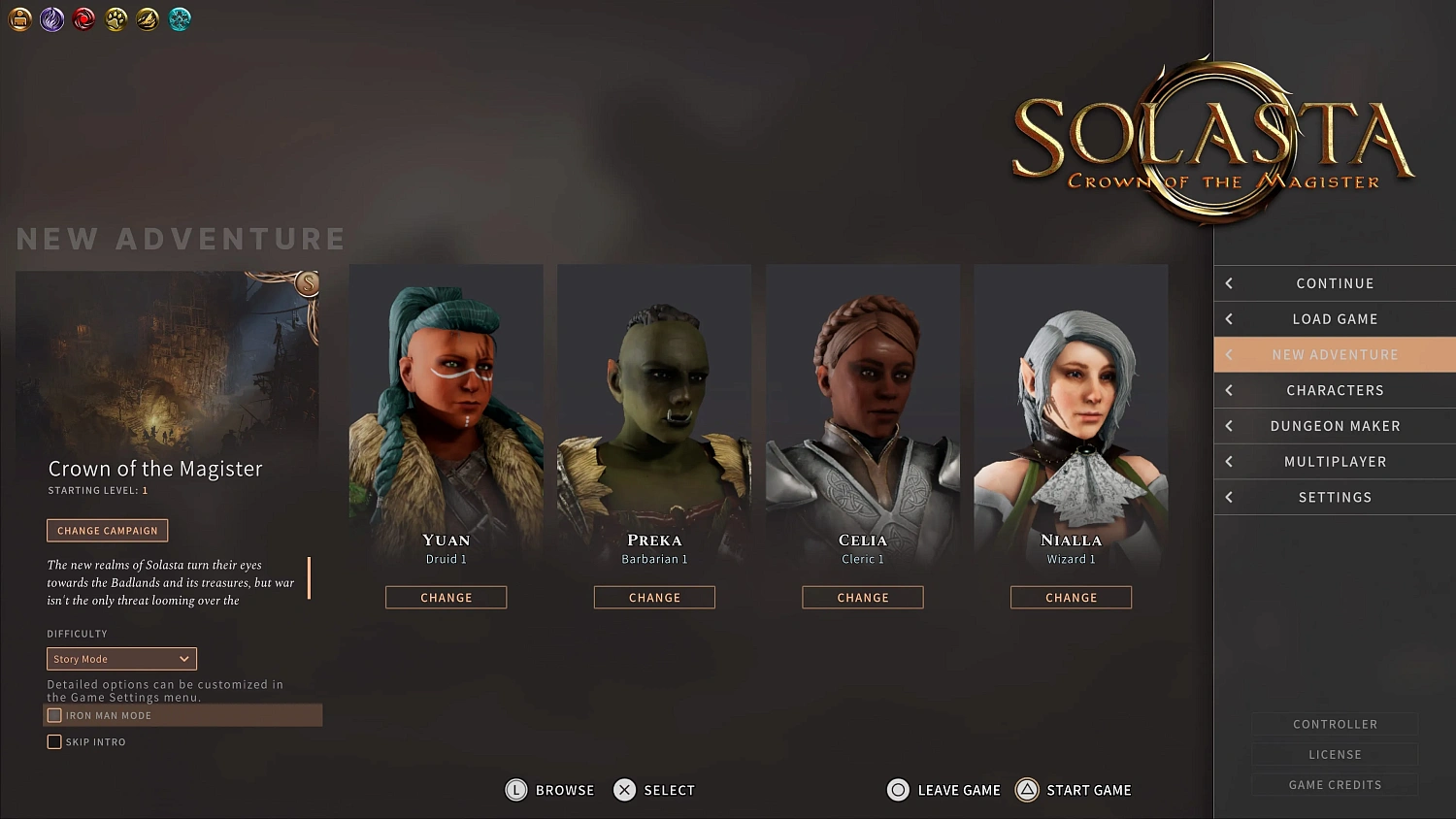Select the golden merchant figure icon top-left

[x=20, y=19]
